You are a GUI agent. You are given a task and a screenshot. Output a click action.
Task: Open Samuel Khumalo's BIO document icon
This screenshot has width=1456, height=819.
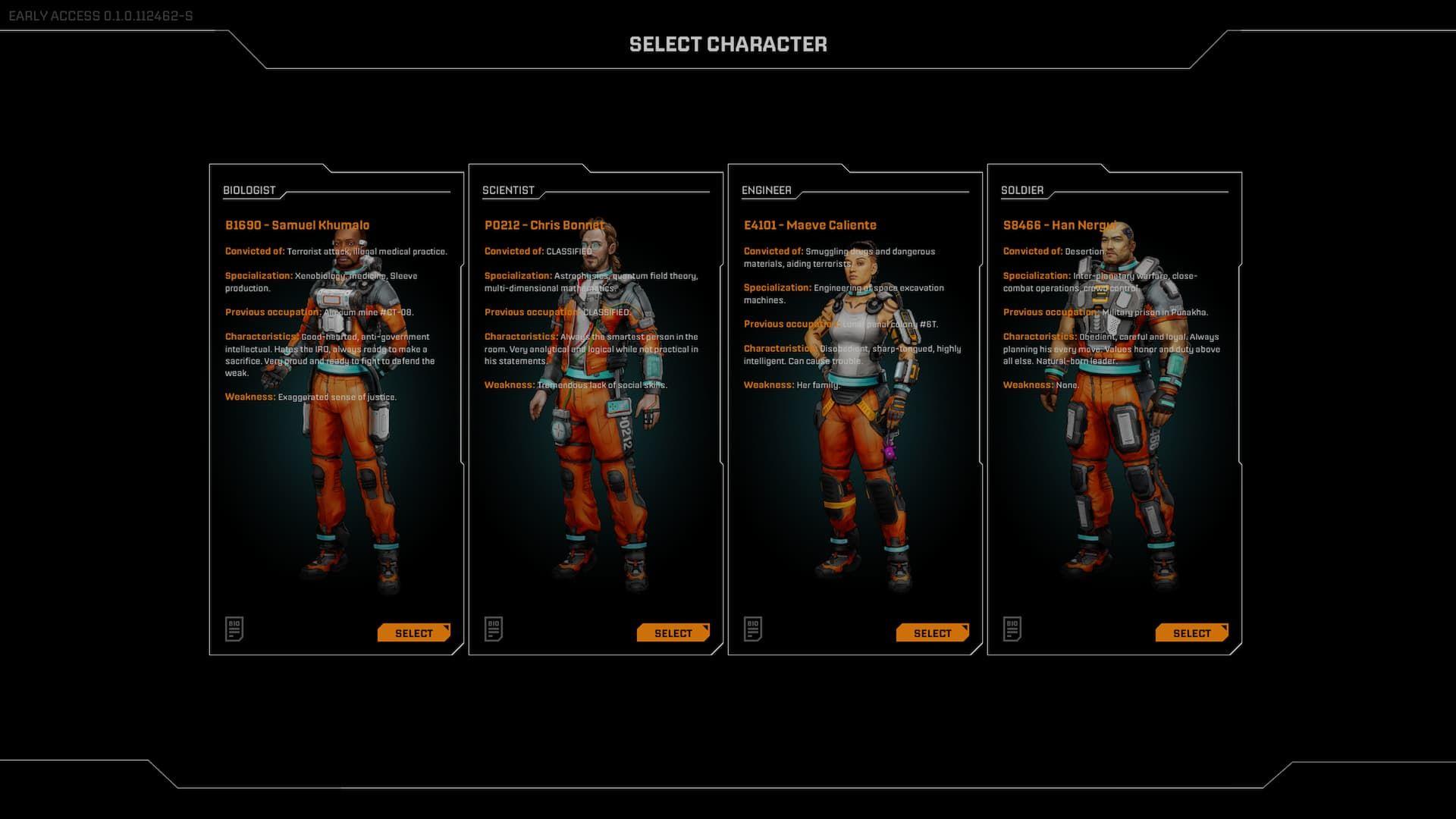234,629
